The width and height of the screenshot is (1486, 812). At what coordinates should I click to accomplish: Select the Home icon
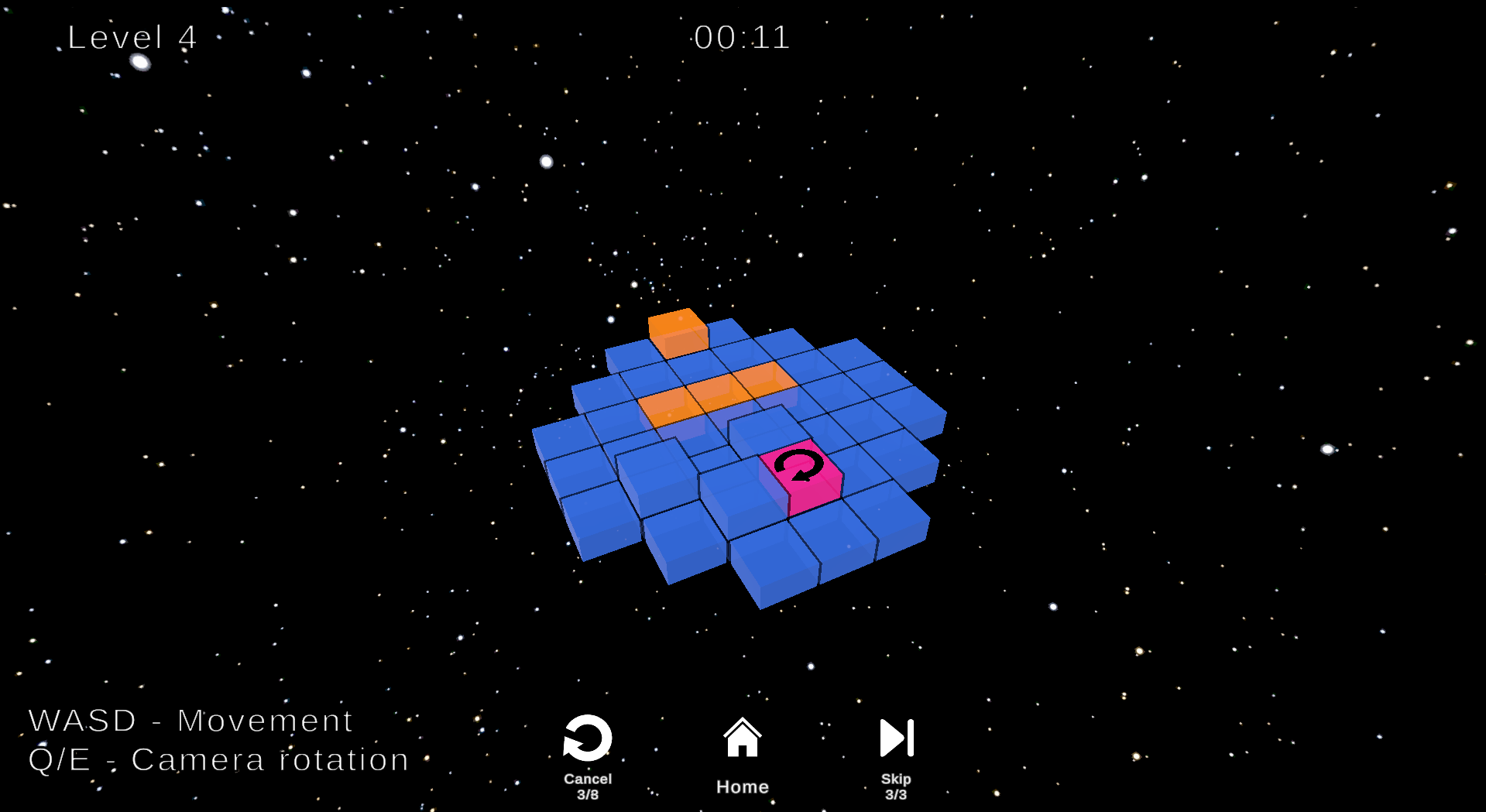click(x=742, y=738)
